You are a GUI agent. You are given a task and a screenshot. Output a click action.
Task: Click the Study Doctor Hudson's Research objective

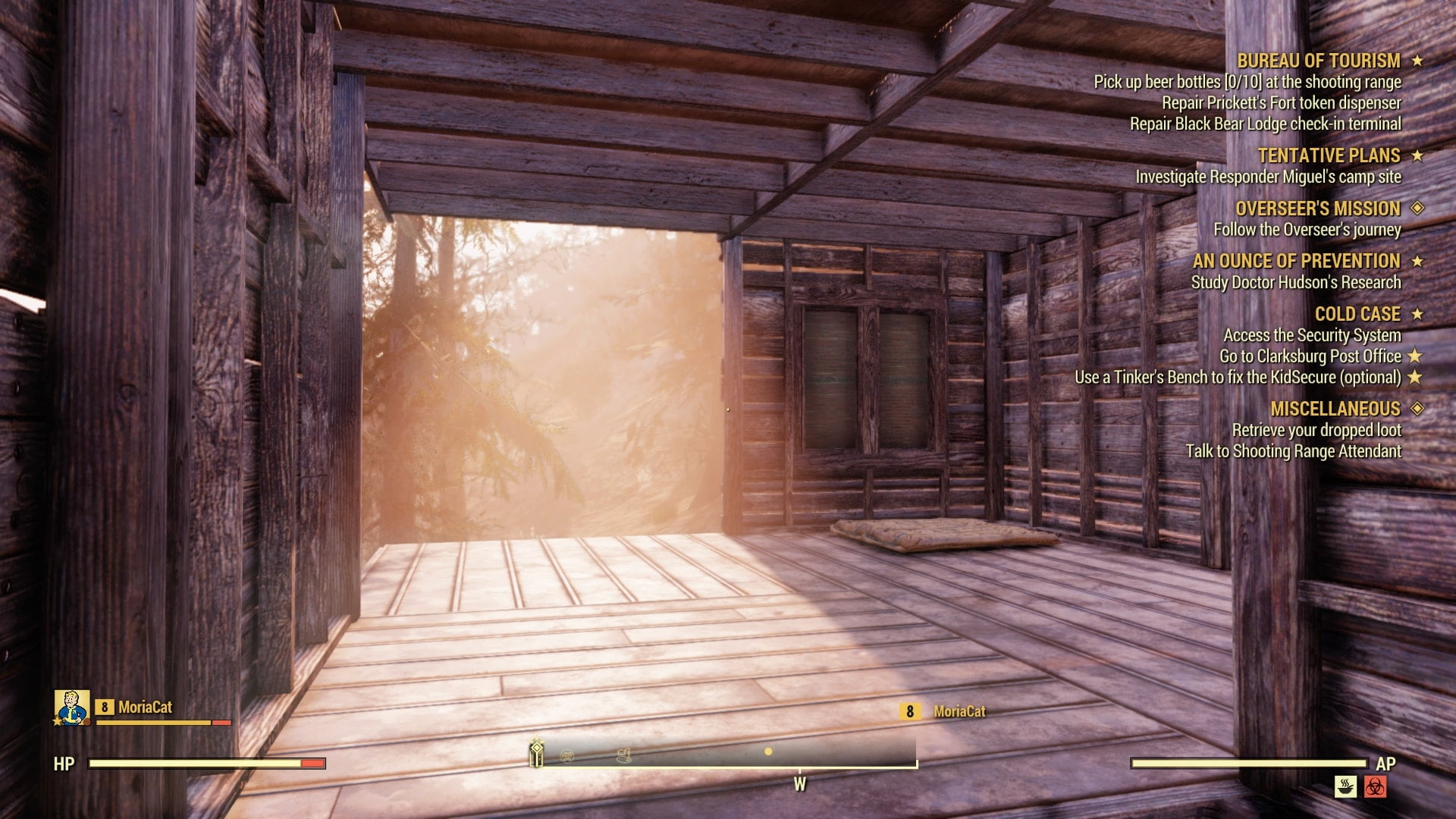tap(1295, 282)
